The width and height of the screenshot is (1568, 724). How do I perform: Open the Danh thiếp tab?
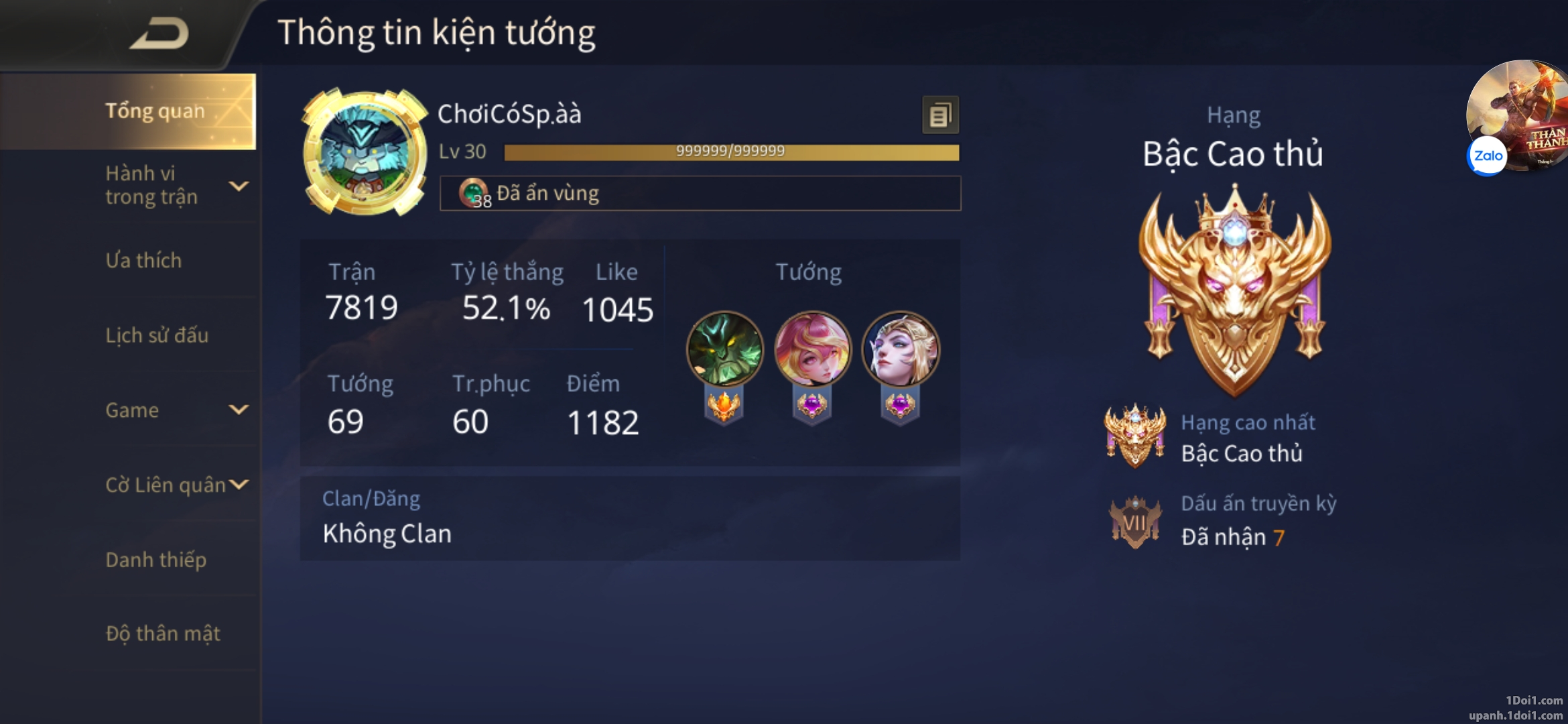click(155, 560)
